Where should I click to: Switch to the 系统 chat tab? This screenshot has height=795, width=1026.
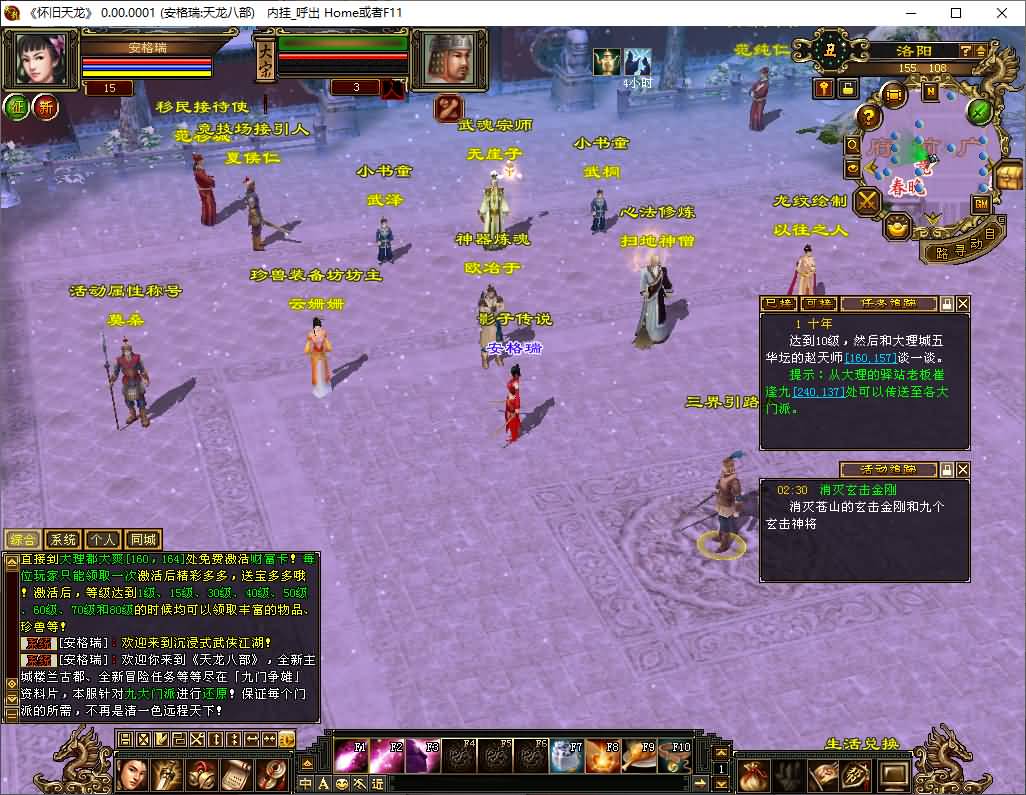pos(63,539)
